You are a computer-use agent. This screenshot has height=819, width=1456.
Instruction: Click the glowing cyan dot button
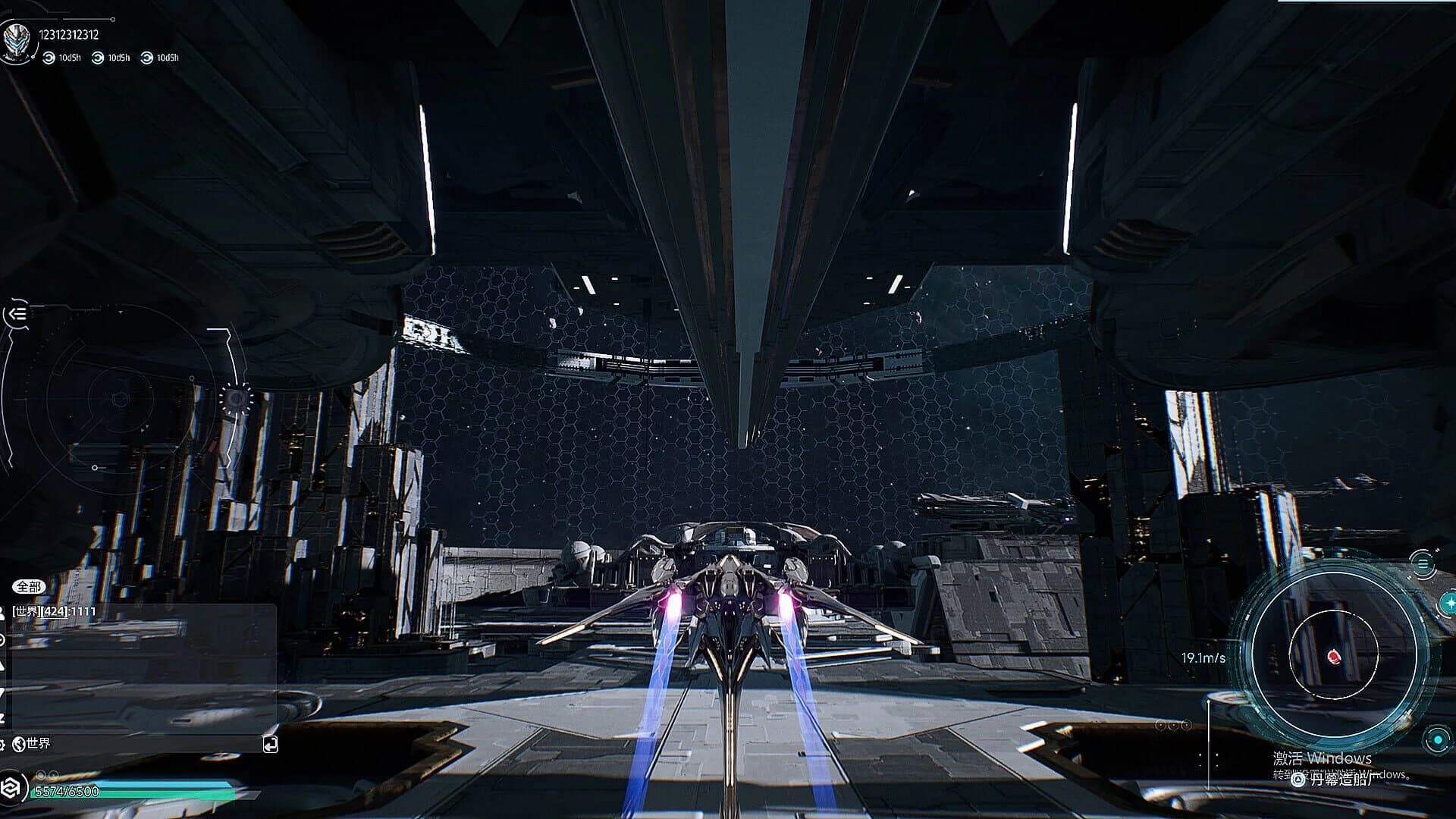(x=1436, y=739)
